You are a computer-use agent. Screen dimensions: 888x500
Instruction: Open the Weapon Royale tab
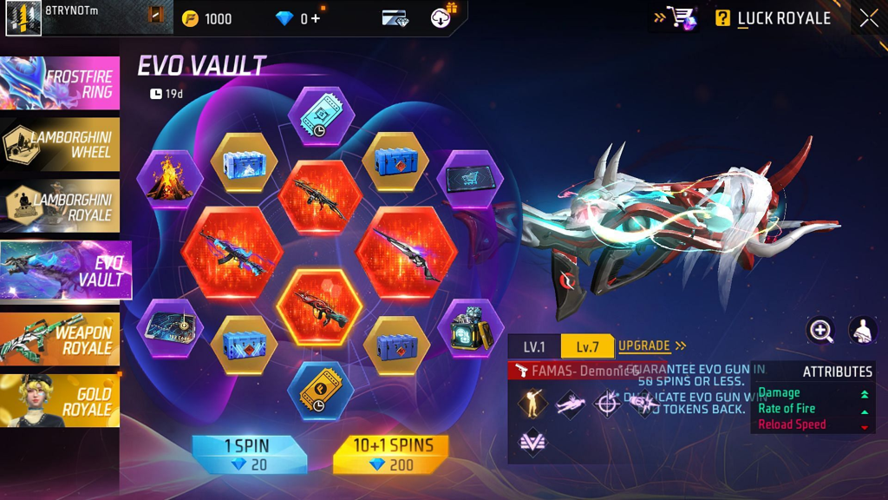[60, 339]
